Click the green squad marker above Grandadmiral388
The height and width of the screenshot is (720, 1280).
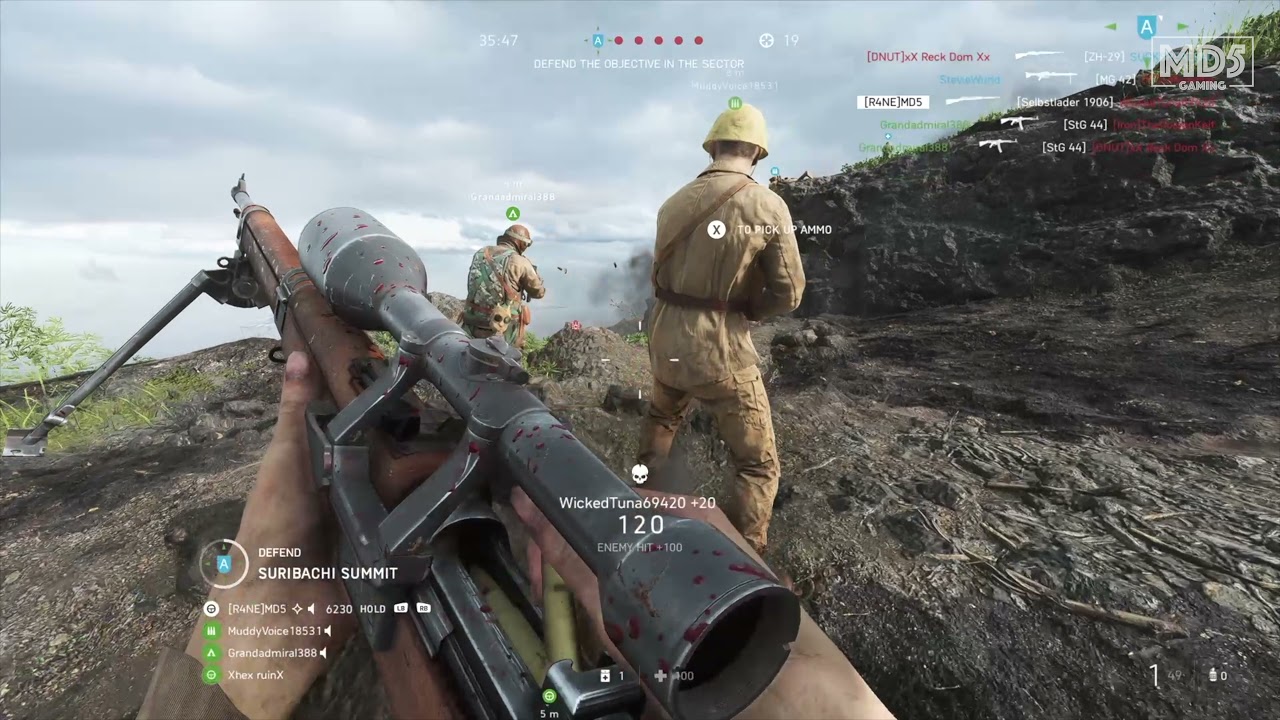click(x=512, y=214)
